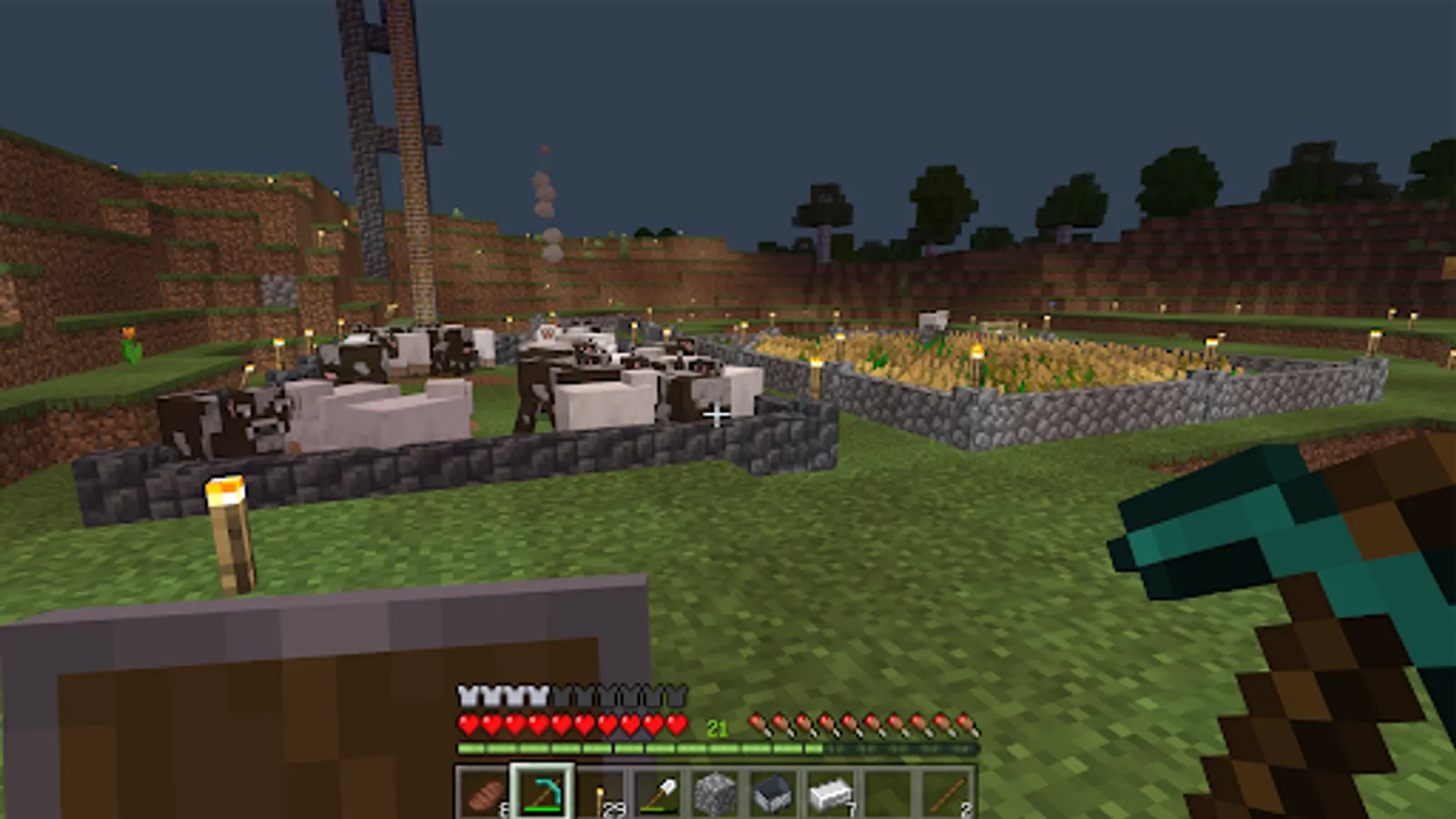Click an empty armor icon above the health bar

pos(619,699)
